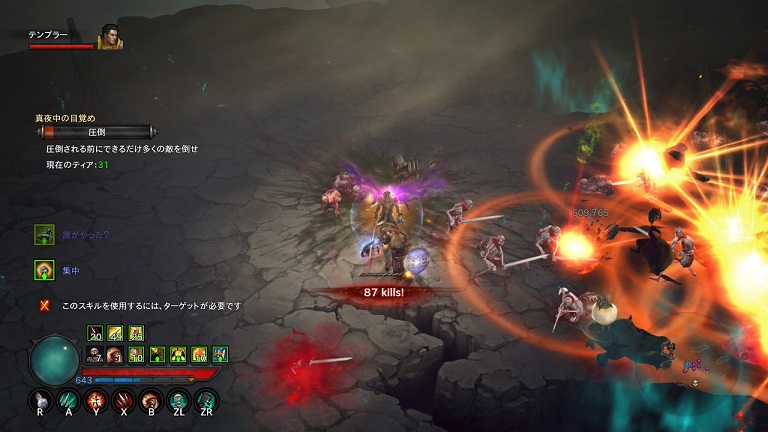Inspect the buff icon showing 20 stacks

coord(95,334)
